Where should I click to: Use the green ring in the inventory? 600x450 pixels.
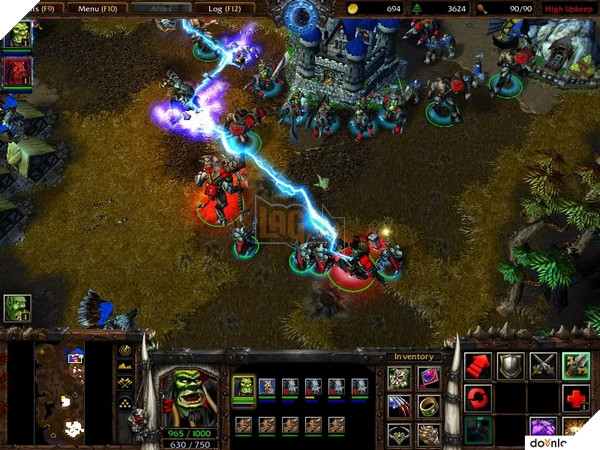[x=428, y=407]
